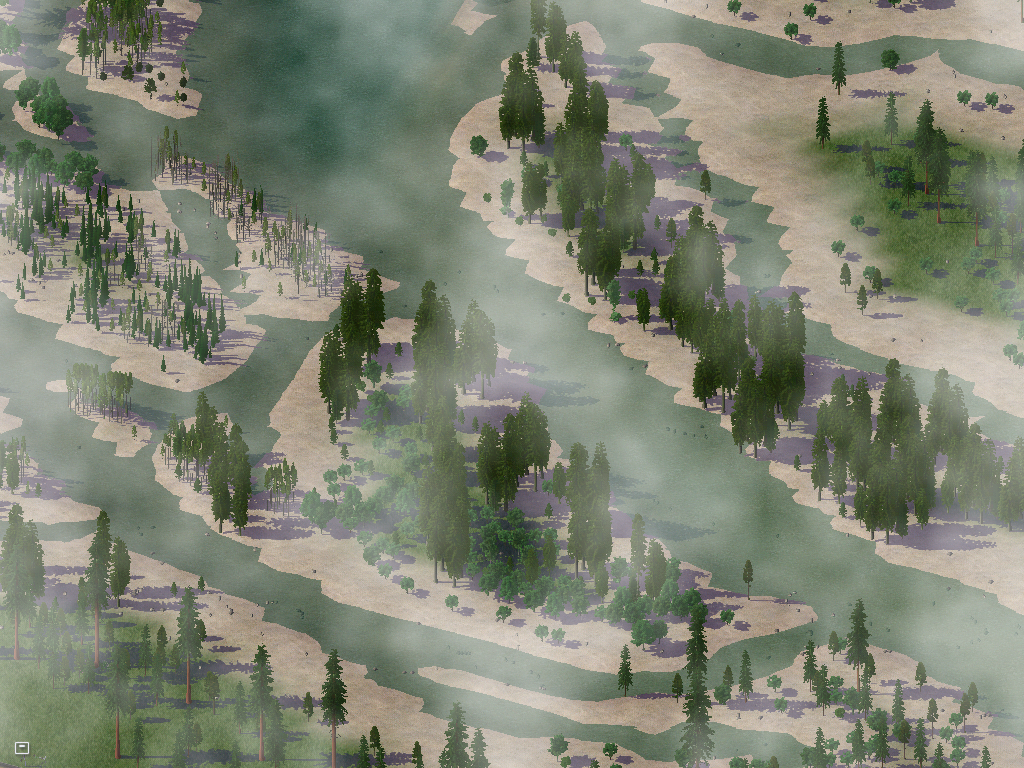
Task: Click the small white-outlined interface toggle box
Action: point(22,747)
